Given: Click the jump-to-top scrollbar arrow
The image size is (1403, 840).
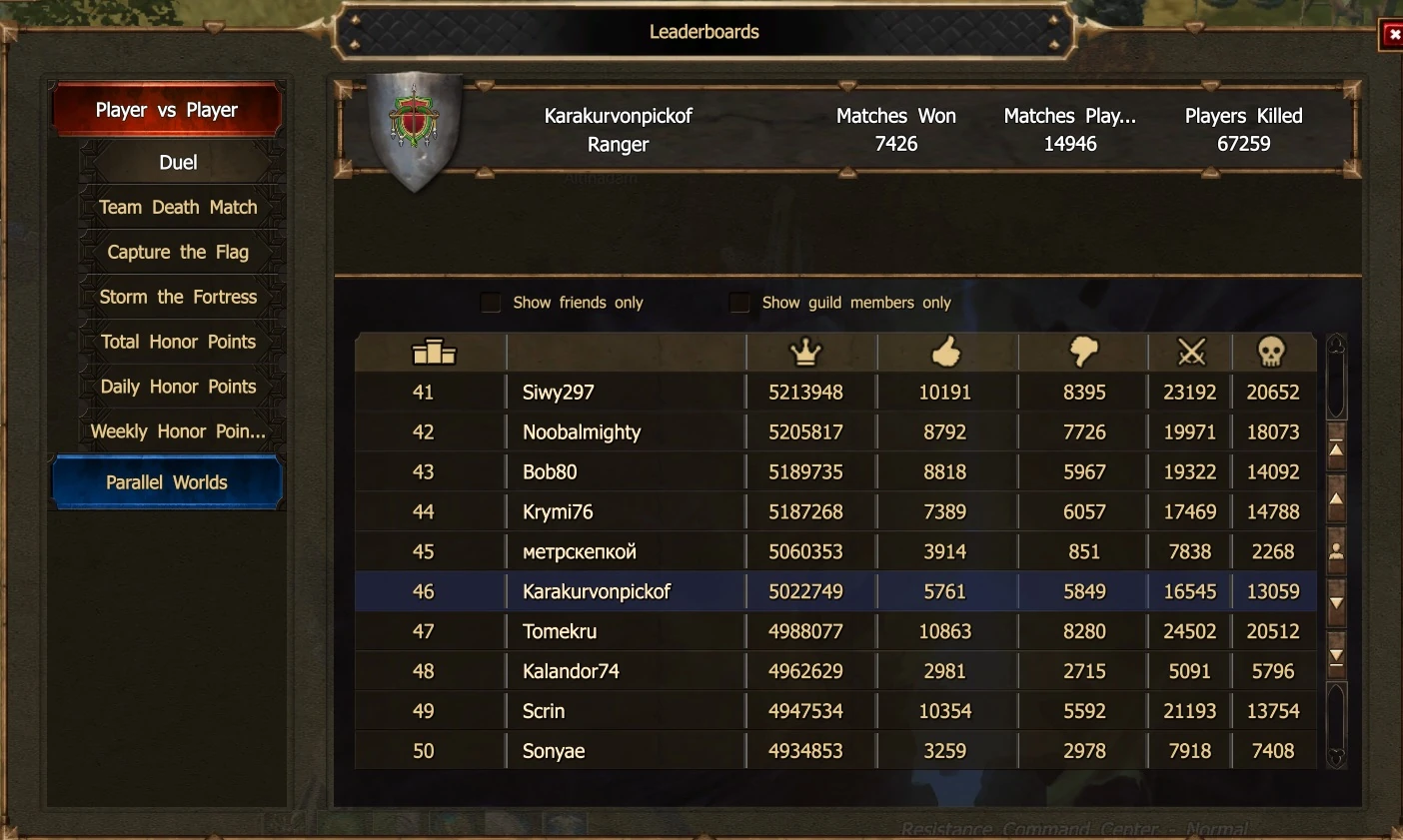Looking at the screenshot, I should point(1336,449).
